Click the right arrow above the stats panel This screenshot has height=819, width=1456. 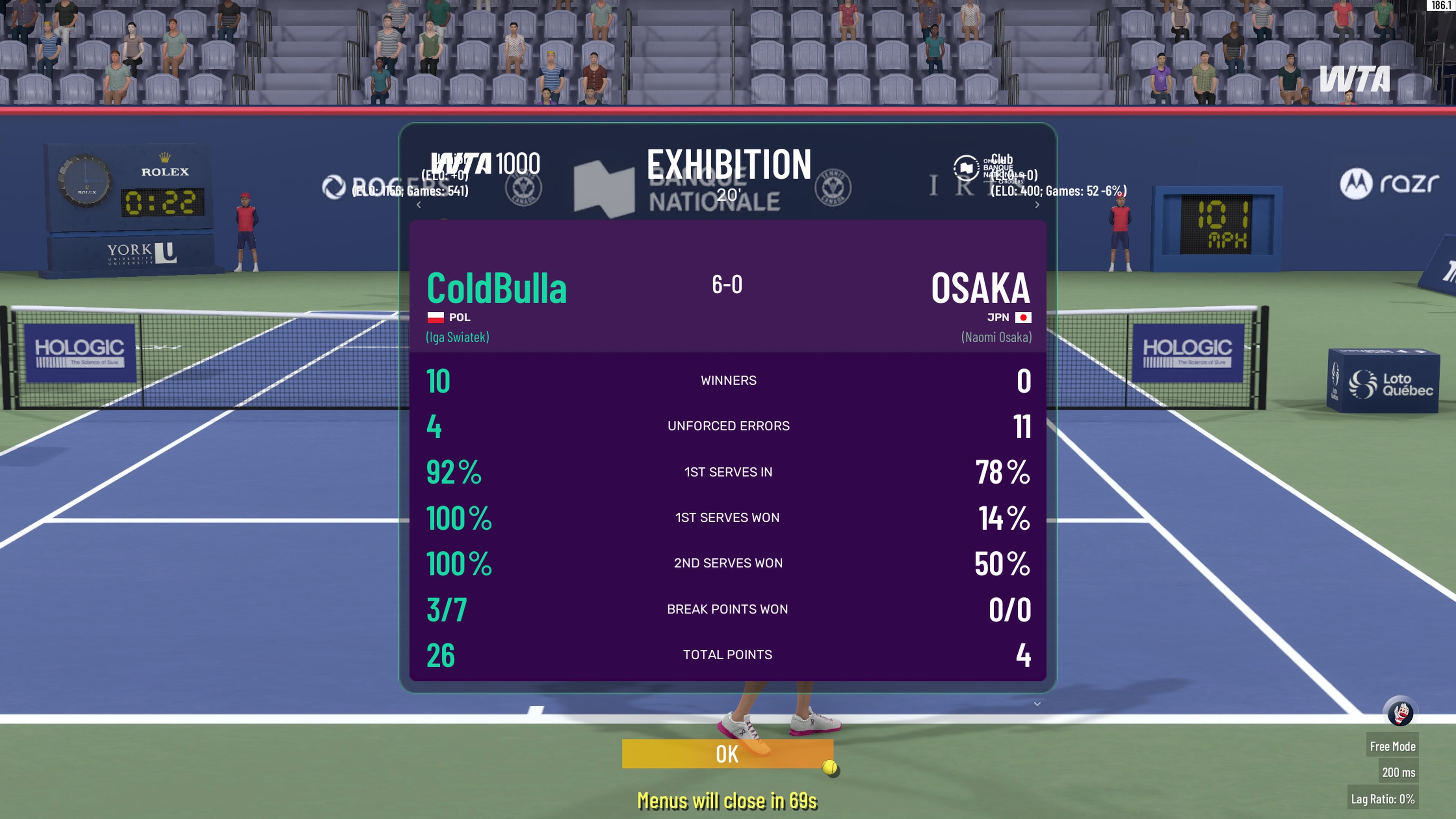pyautogui.click(x=1037, y=205)
